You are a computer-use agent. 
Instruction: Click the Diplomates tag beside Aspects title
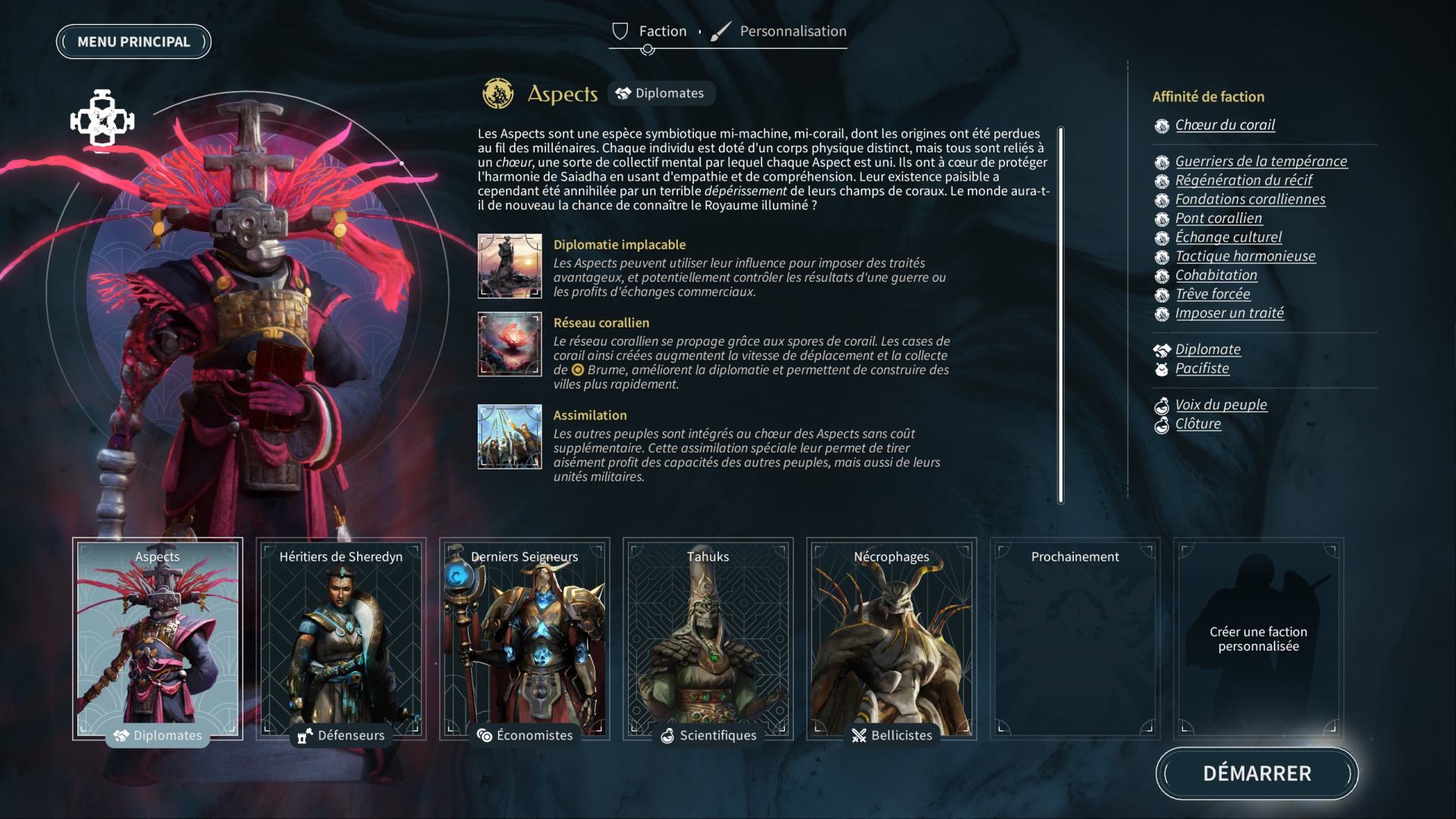click(x=661, y=93)
